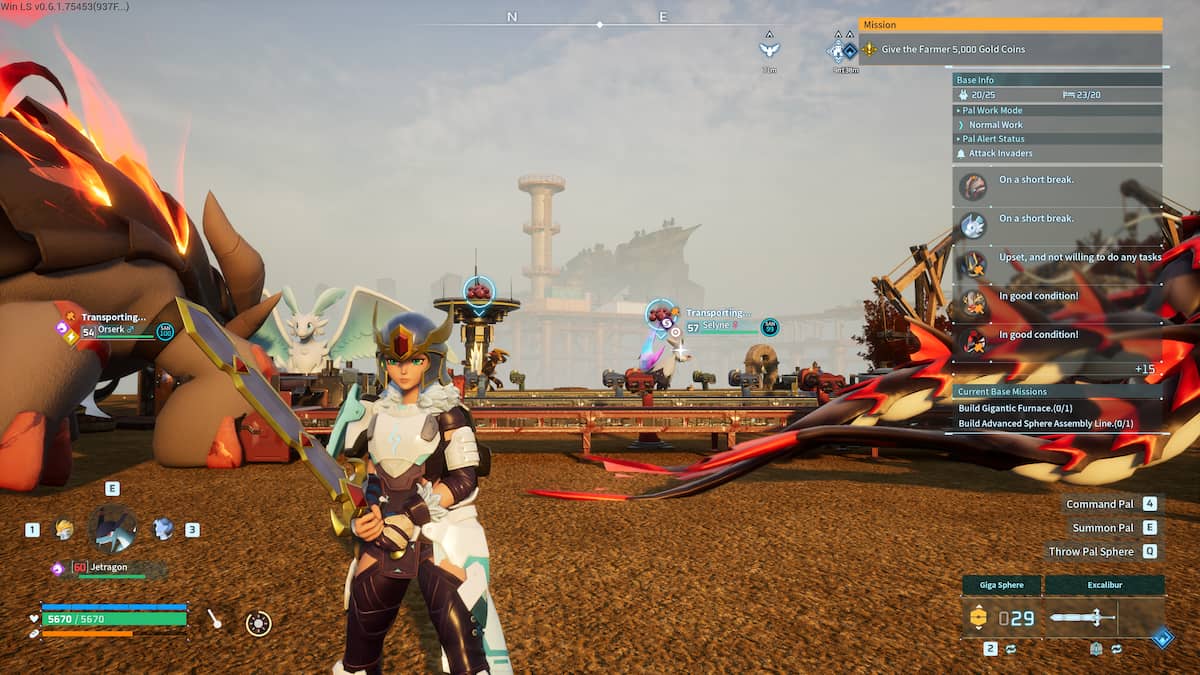Click the Base Info panel header

pos(1057,80)
